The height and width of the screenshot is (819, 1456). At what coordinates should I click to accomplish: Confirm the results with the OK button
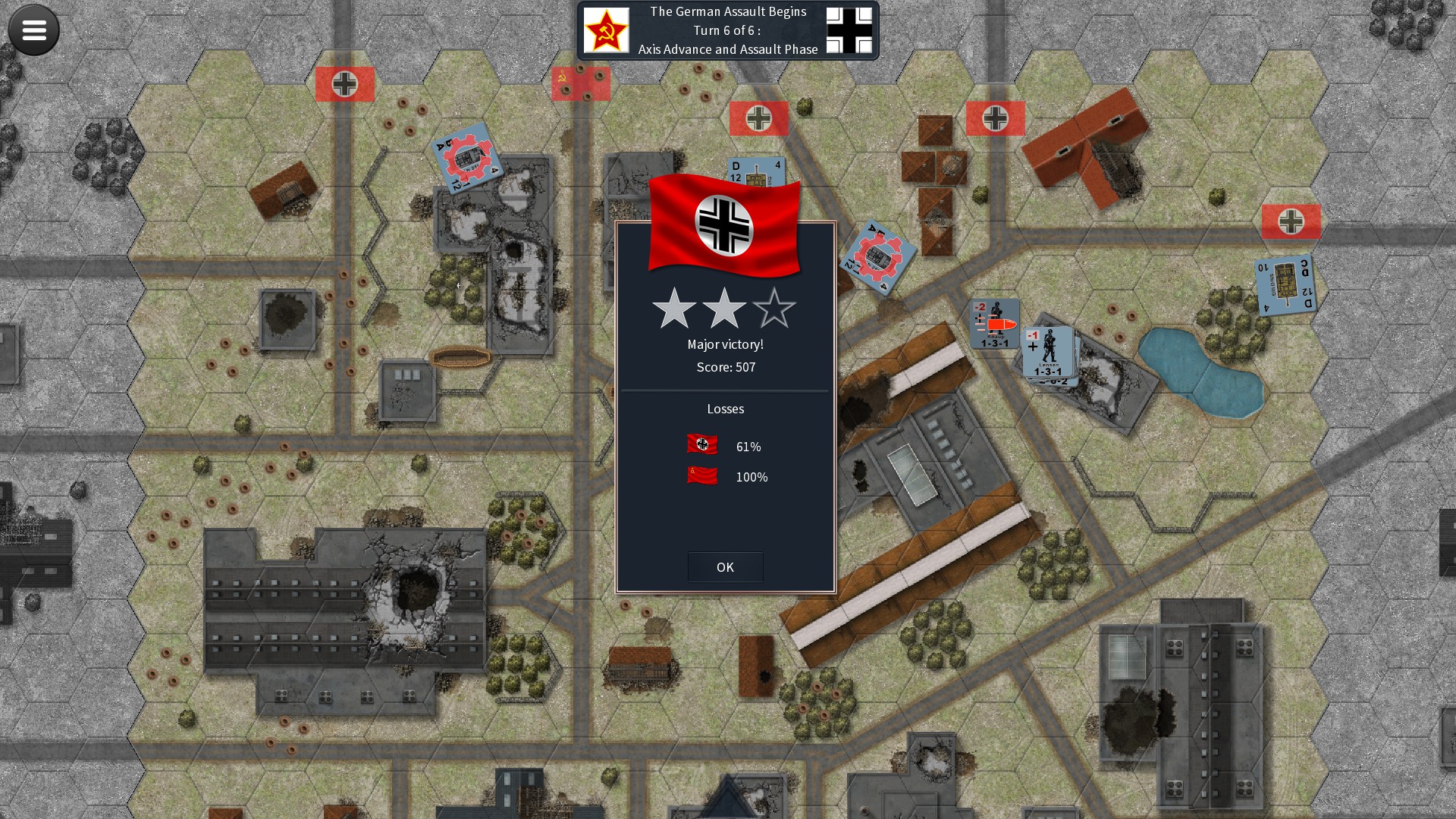[725, 566]
